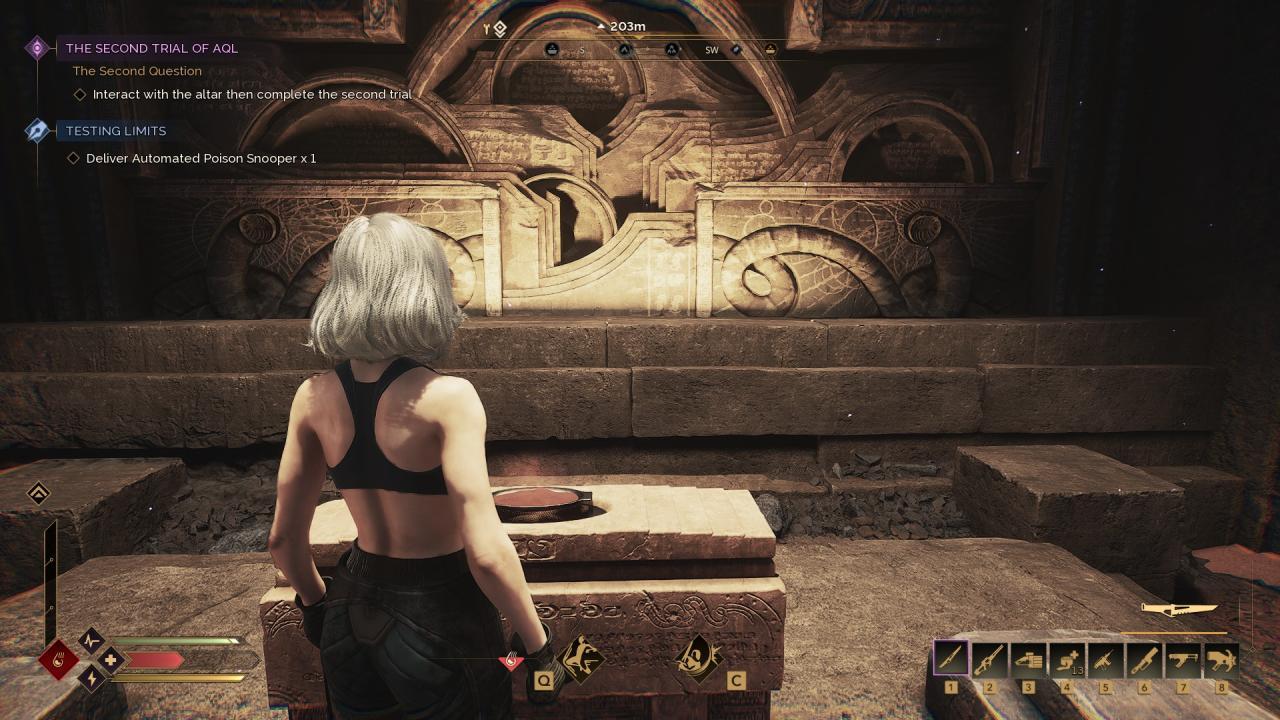Click the orange base marker on compass

tap(770, 49)
